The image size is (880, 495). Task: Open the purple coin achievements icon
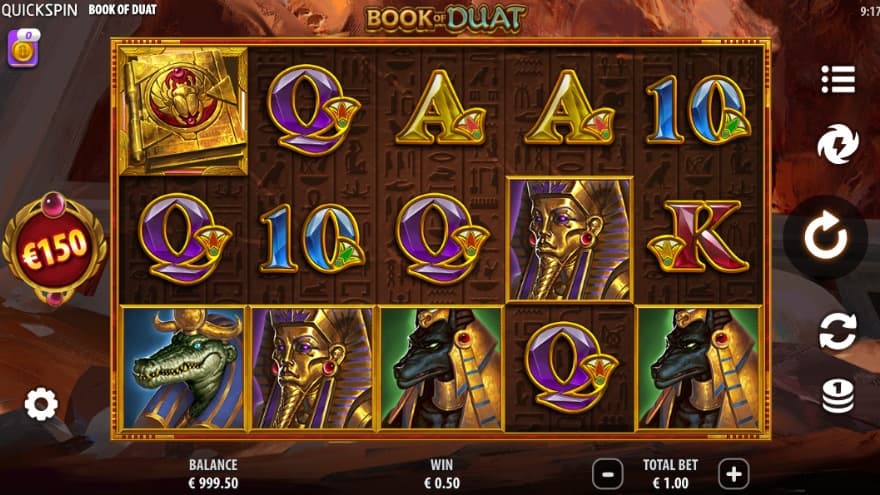(23, 48)
